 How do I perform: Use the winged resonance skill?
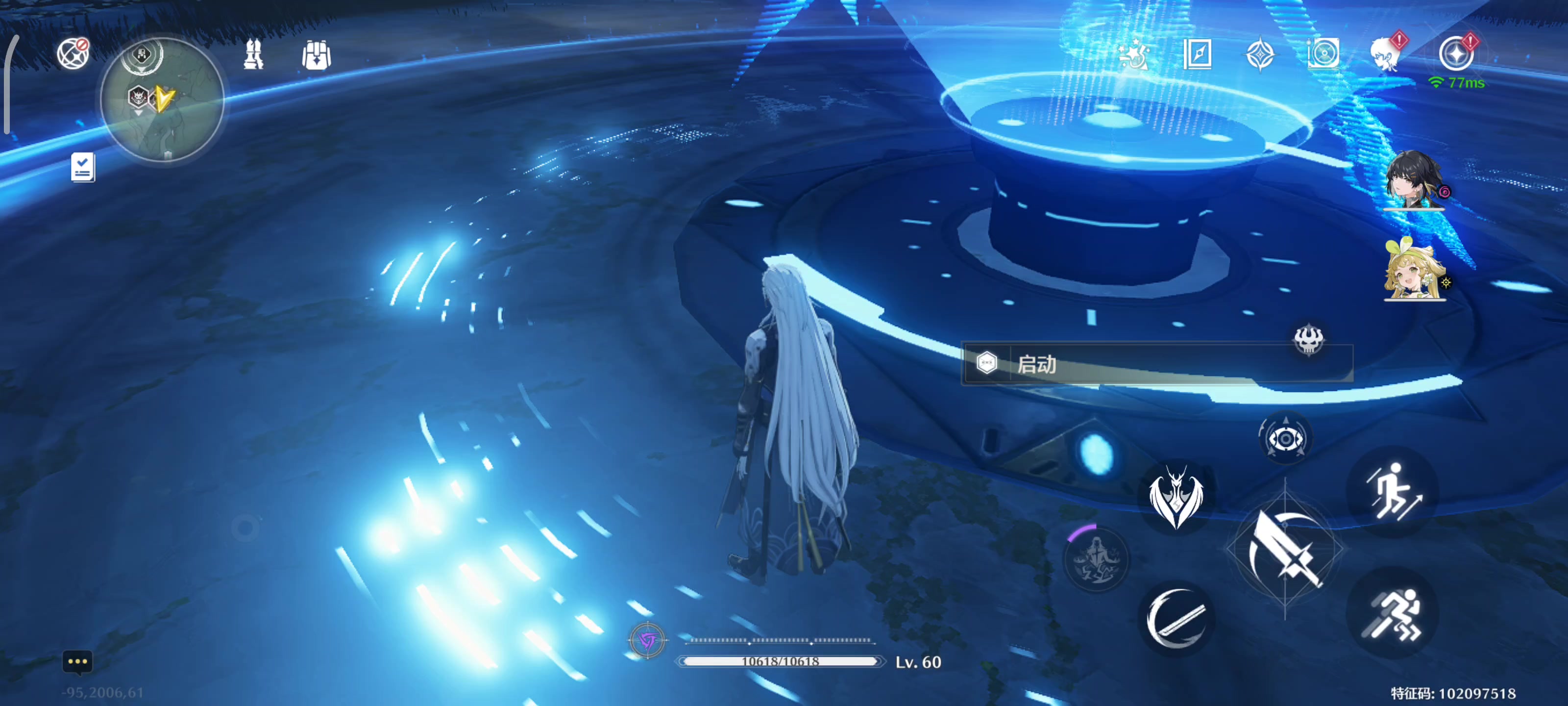tap(1176, 497)
